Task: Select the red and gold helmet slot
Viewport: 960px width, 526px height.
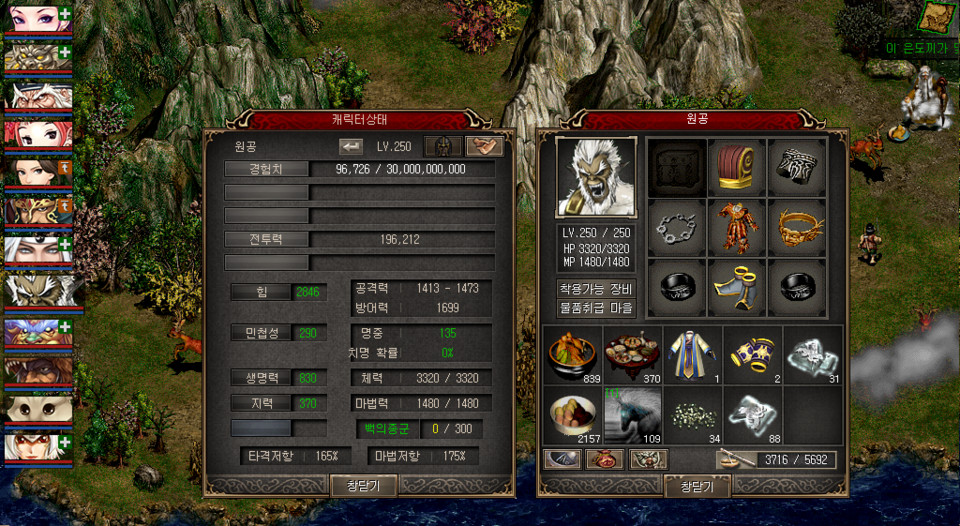Action: (x=737, y=168)
